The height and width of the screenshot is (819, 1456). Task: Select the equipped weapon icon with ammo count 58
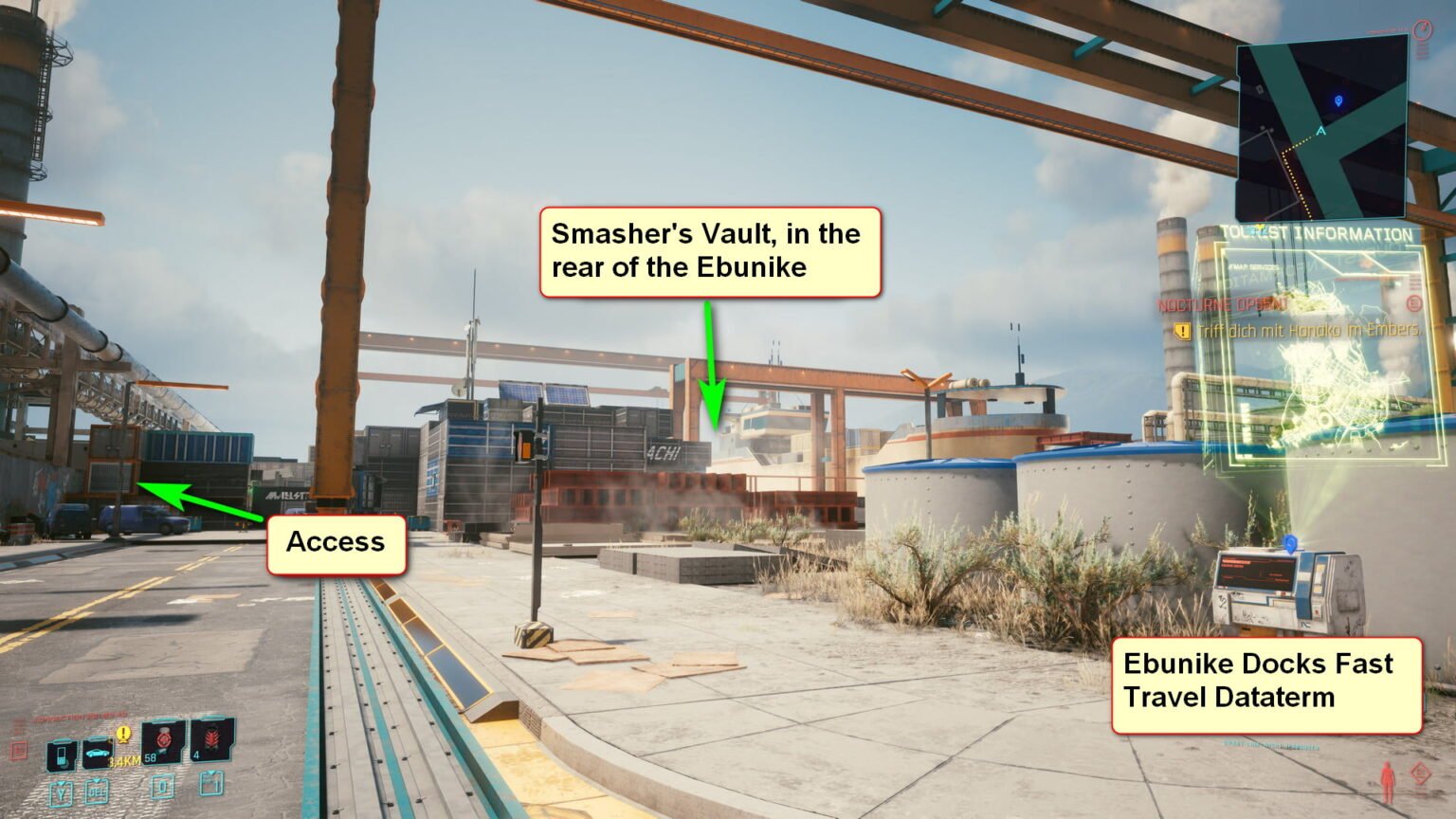(163, 743)
